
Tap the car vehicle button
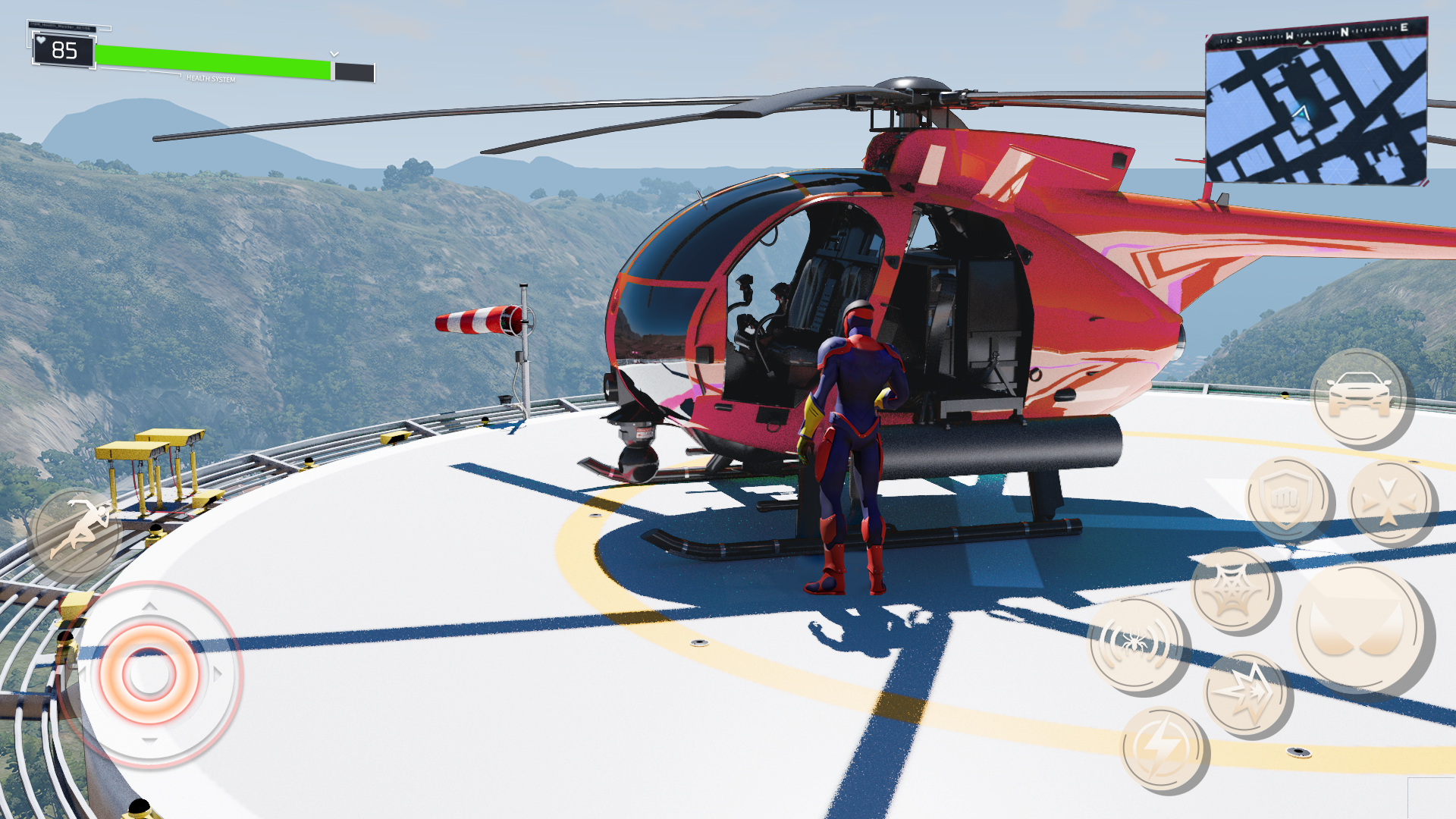pyautogui.click(x=1359, y=396)
